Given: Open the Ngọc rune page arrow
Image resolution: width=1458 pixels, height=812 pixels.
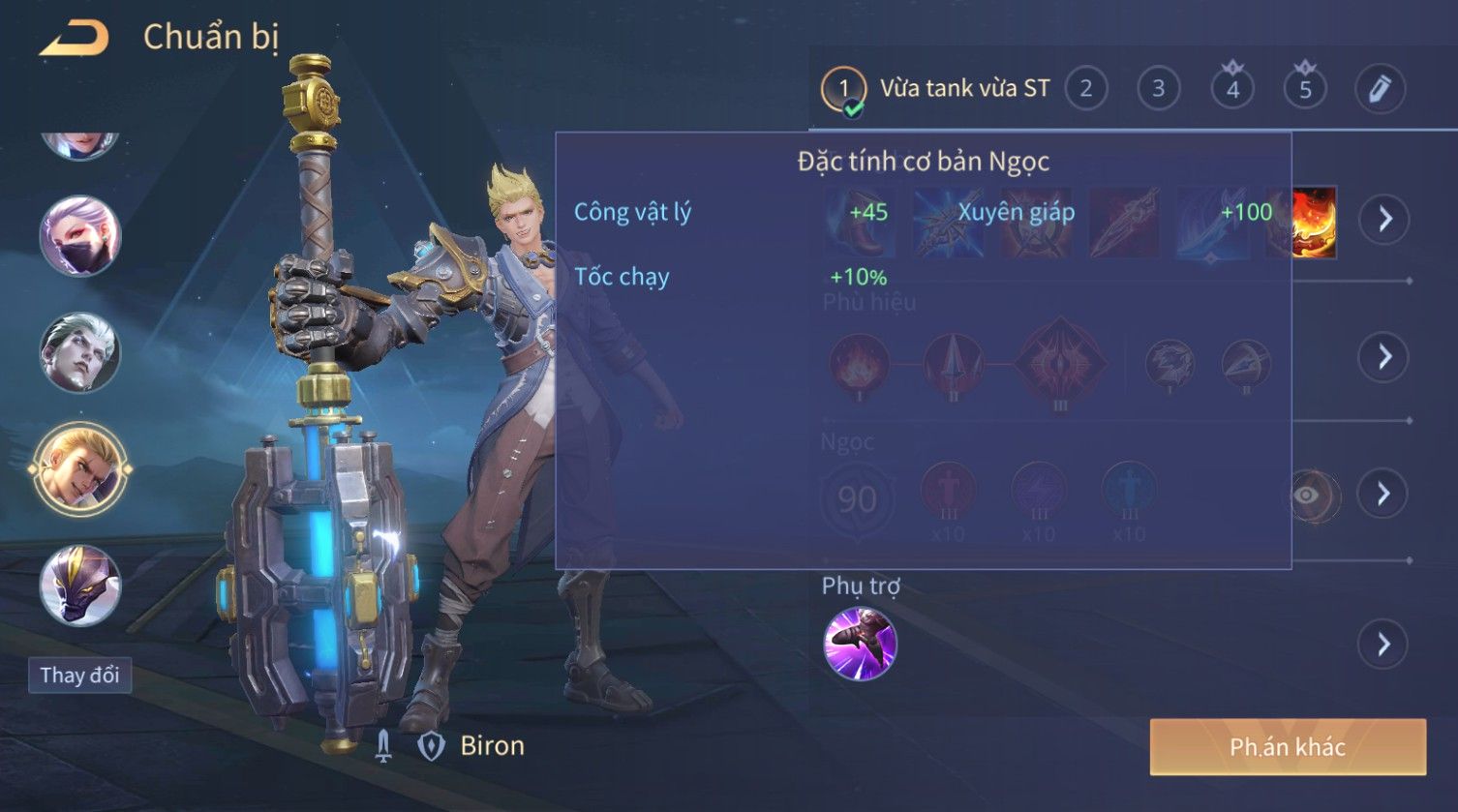Looking at the screenshot, I should click(1384, 495).
